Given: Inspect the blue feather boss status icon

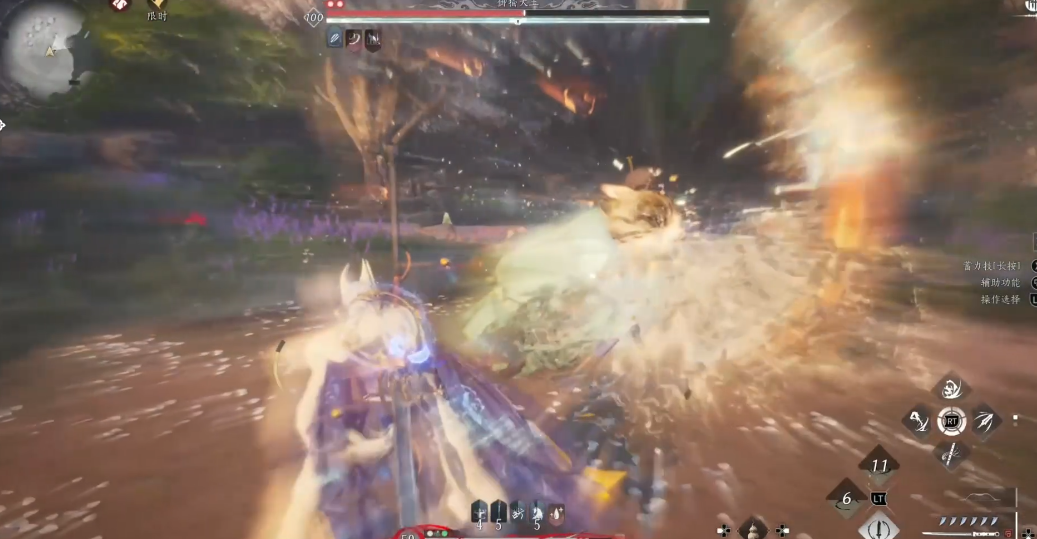Looking at the screenshot, I should coord(335,40).
